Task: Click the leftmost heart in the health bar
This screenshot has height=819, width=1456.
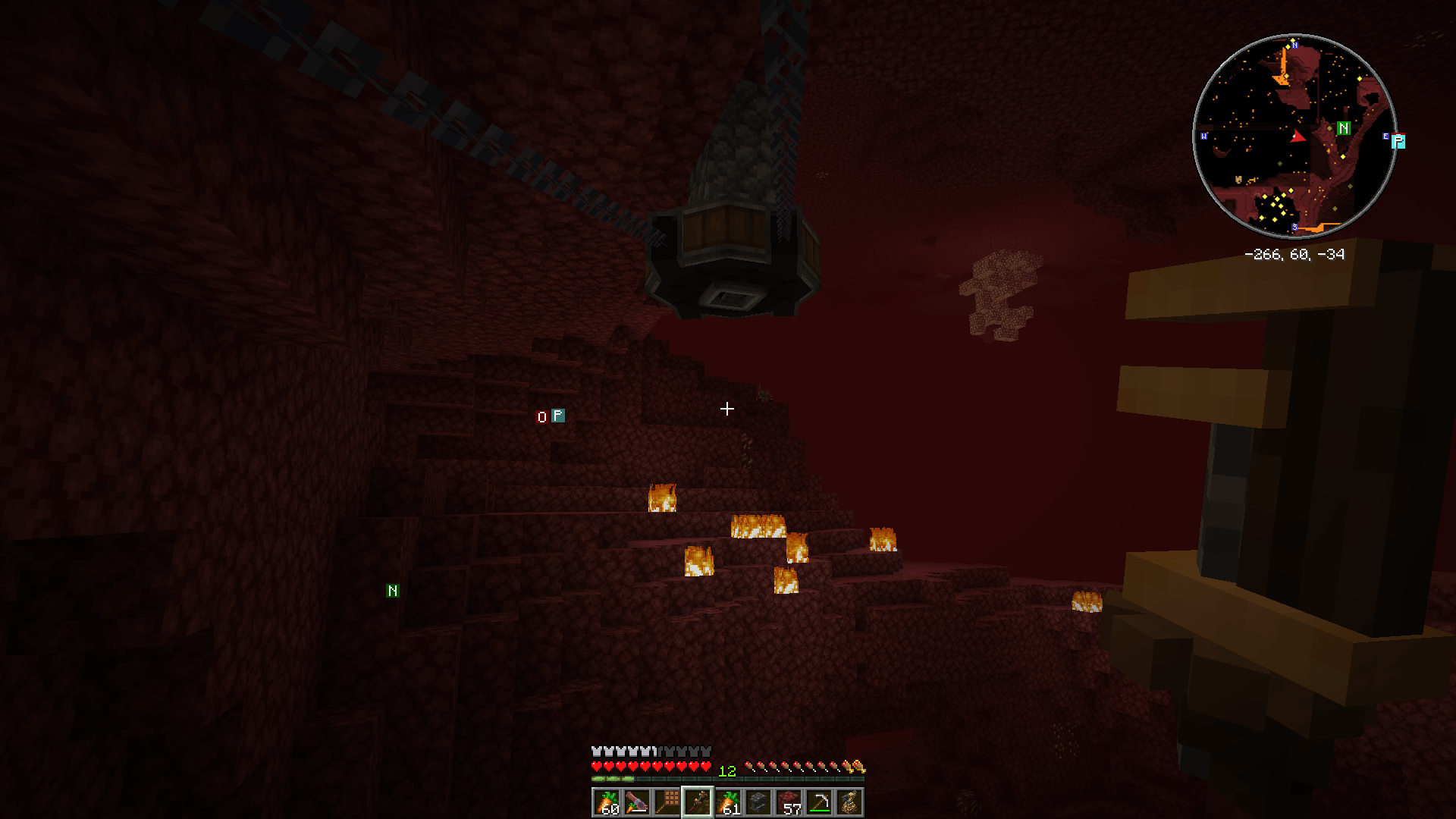Action: [x=597, y=766]
